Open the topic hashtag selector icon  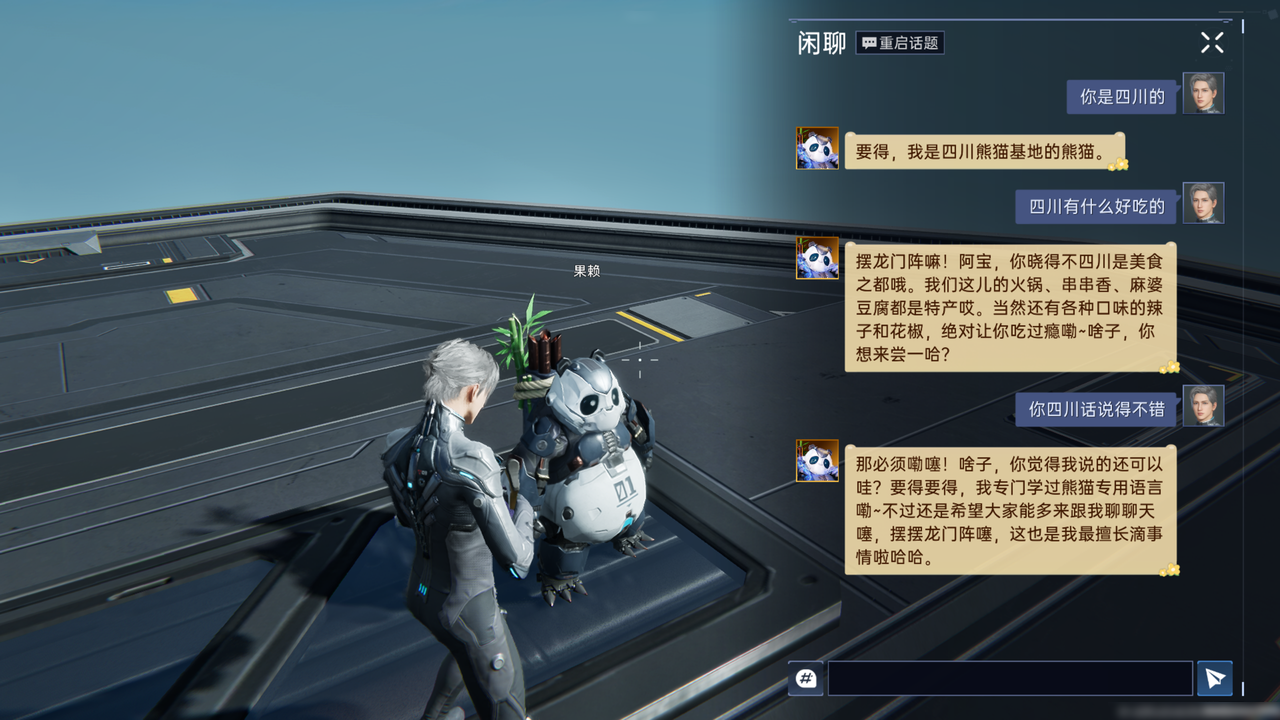tap(805, 678)
